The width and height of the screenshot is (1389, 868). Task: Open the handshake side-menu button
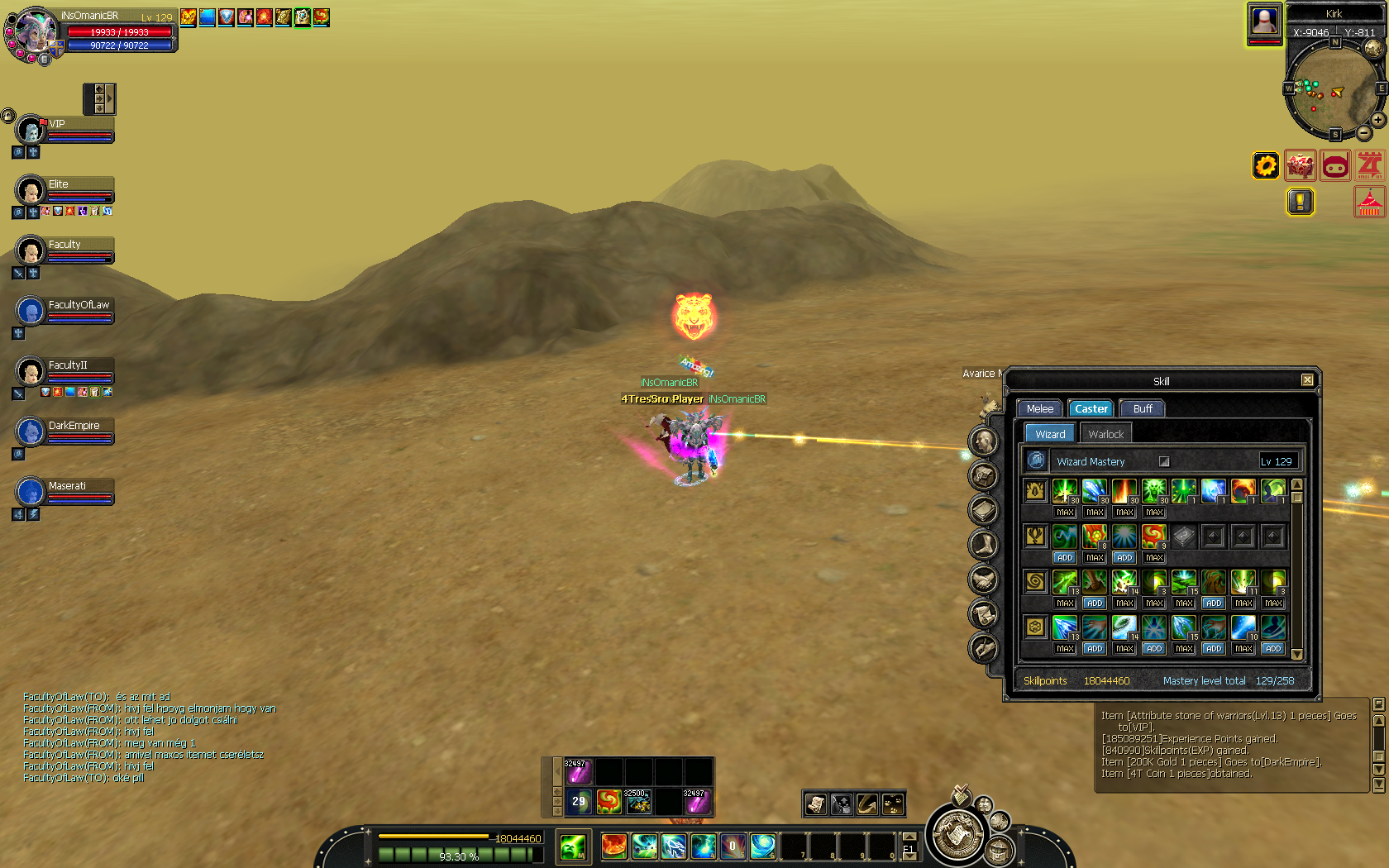(x=983, y=579)
